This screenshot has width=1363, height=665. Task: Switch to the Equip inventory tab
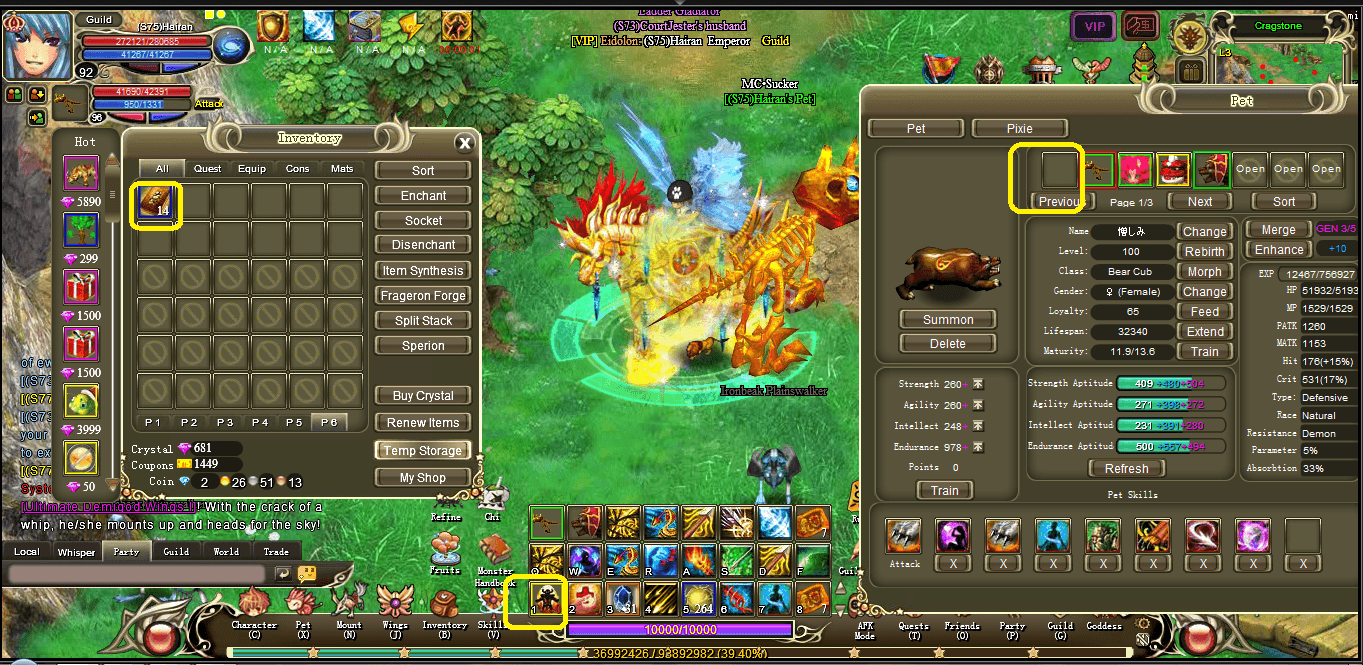(252, 169)
